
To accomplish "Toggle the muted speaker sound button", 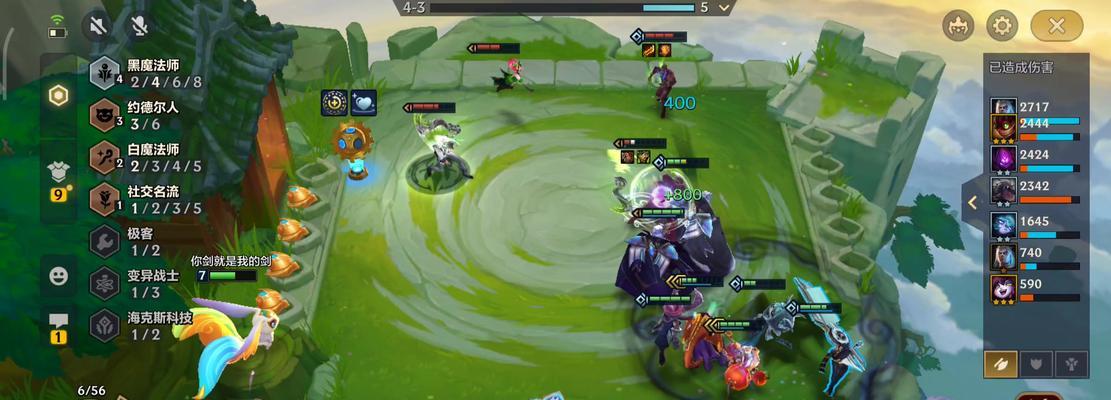I will pyautogui.click(x=98, y=25).
